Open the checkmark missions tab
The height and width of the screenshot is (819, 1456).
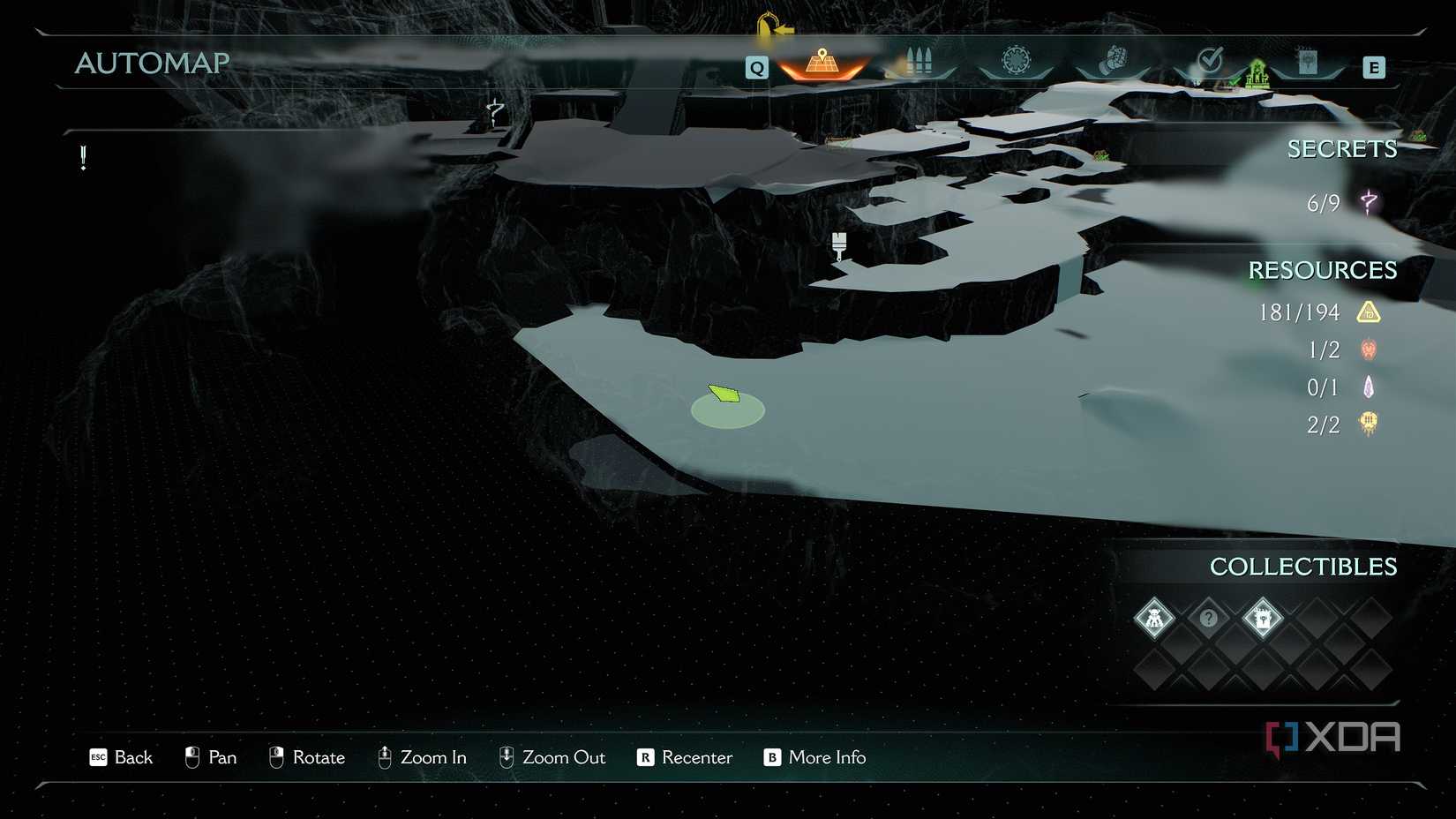tap(1210, 61)
